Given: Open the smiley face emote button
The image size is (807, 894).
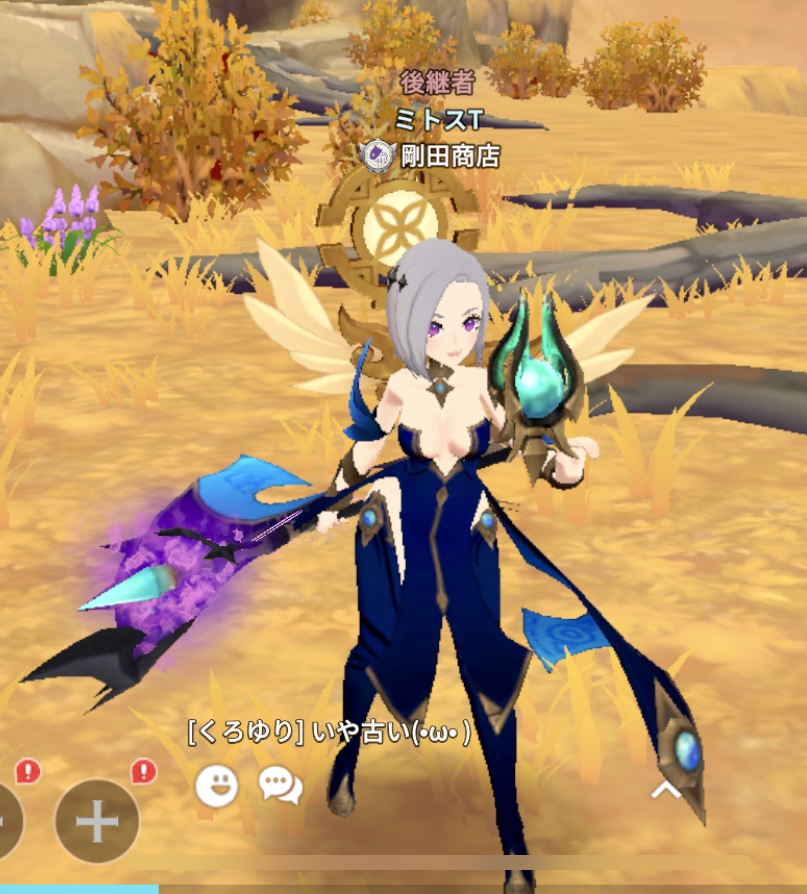Looking at the screenshot, I should coord(216,785).
